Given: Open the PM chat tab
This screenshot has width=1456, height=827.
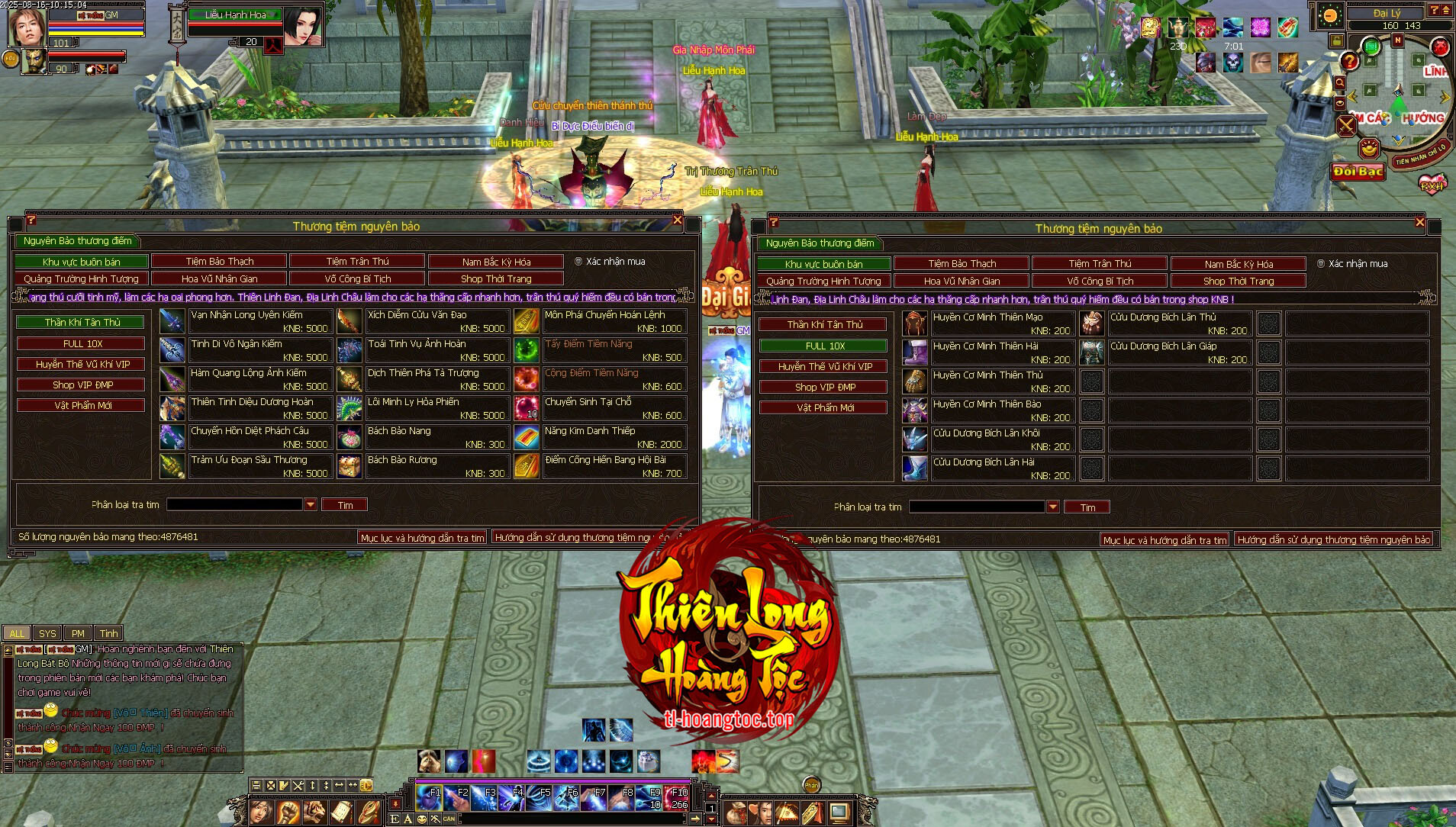Looking at the screenshot, I should pos(78,633).
